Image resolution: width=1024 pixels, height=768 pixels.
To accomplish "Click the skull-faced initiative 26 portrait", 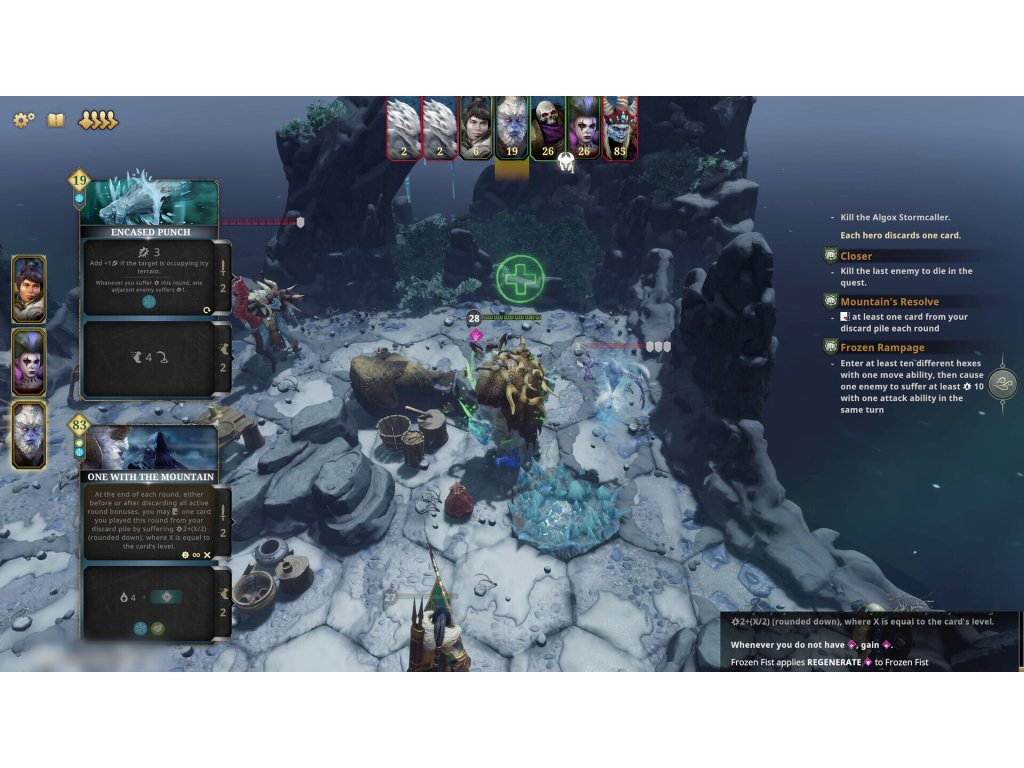I will (548, 128).
